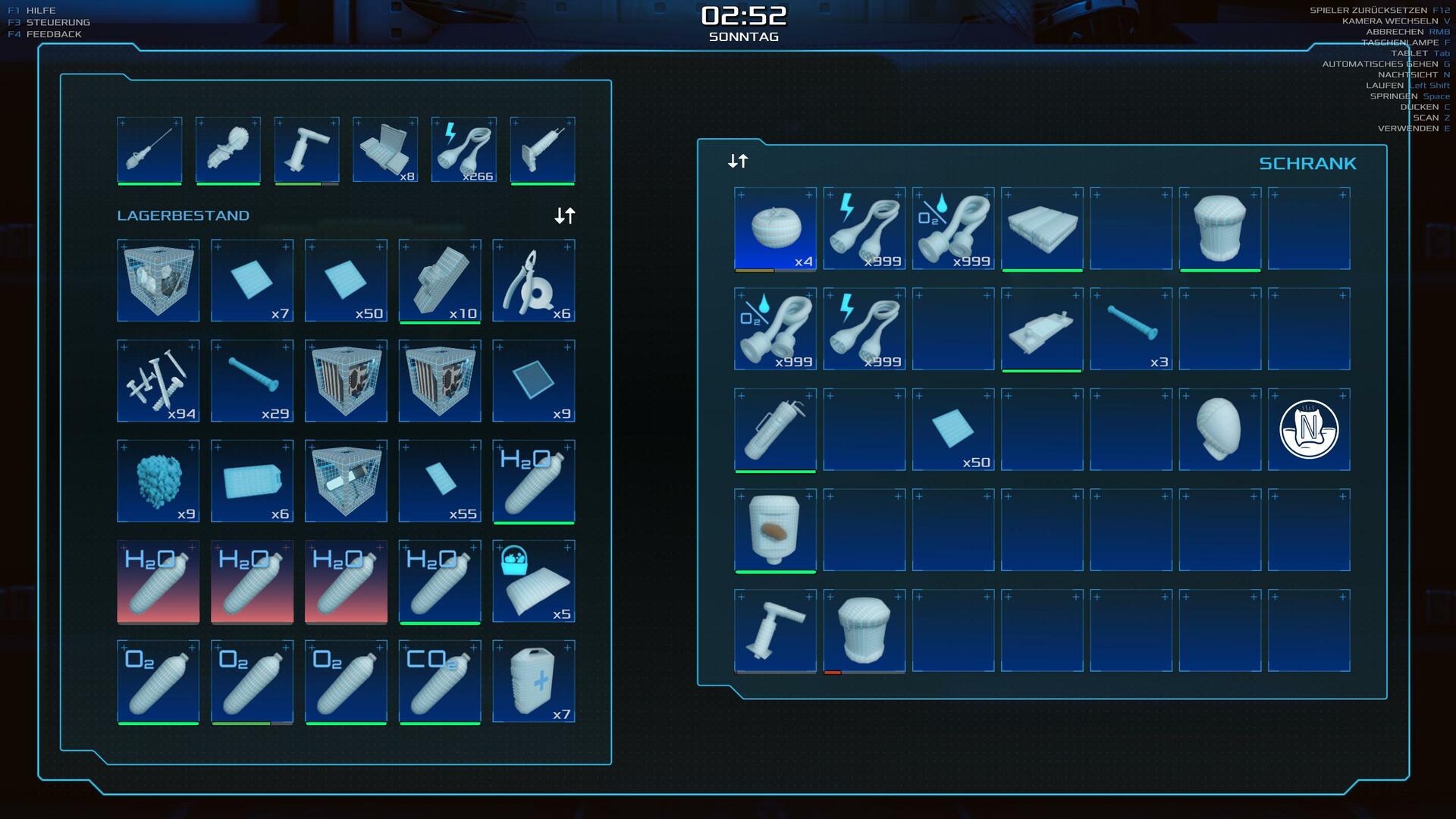Select the power cable x266 hotbar slot
This screenshot has width=1456, height=819.
(x=464, y=150)
